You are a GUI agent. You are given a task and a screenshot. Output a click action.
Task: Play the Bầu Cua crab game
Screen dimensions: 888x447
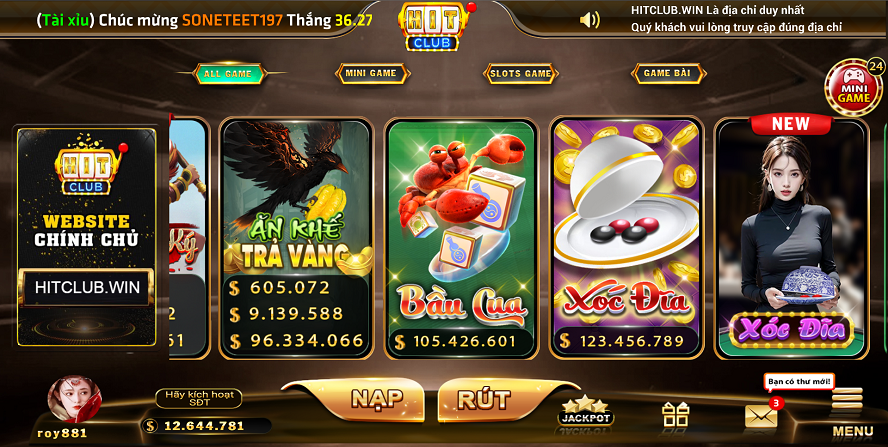[463, 238]
